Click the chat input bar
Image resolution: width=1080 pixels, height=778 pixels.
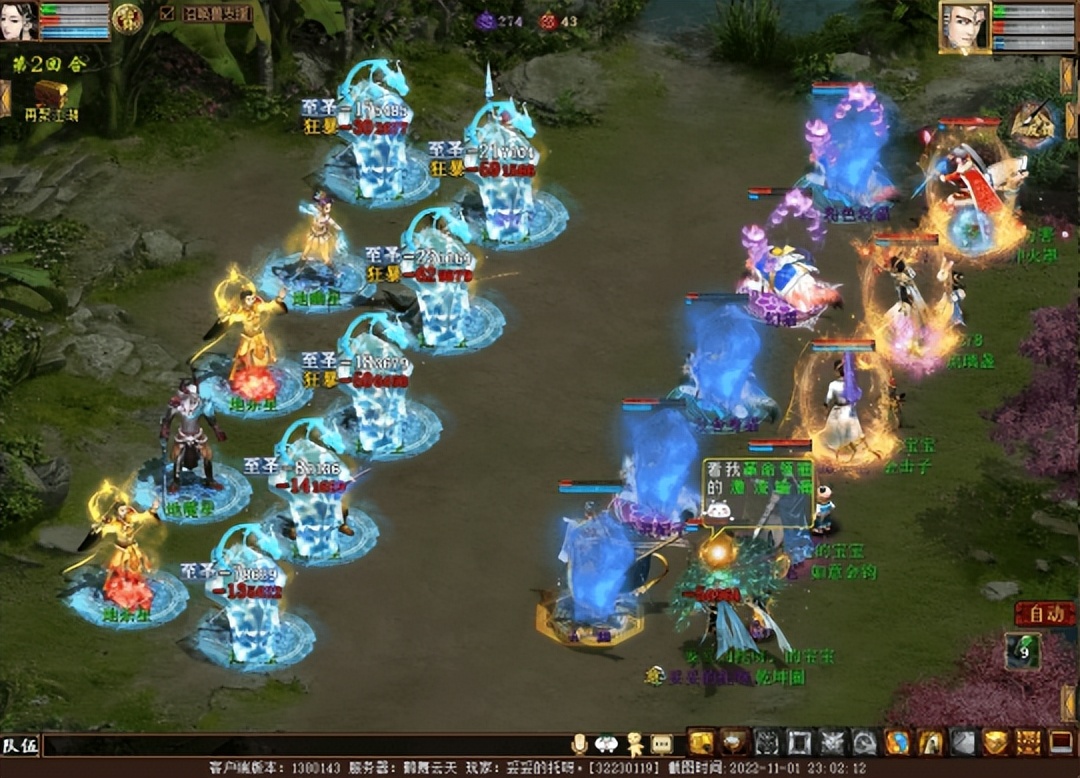300,745
